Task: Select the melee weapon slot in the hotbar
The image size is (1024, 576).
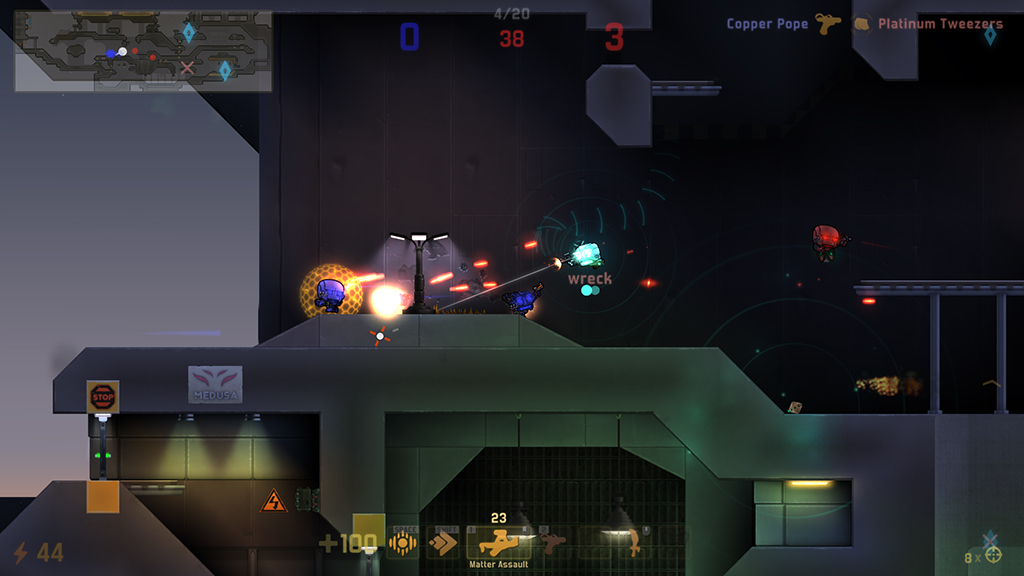Action: [x=632, y=543]
